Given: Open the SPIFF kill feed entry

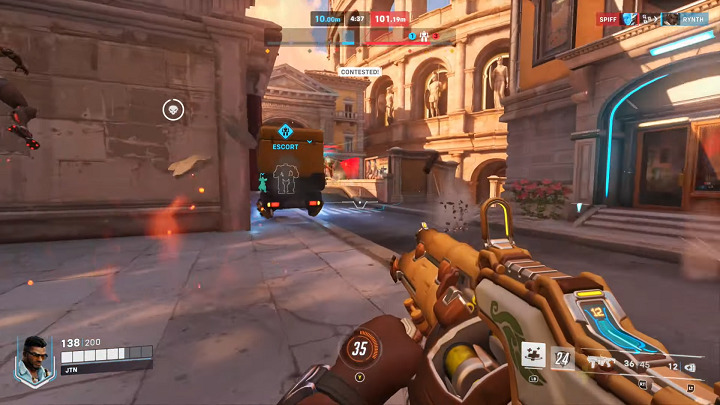Looking at the screenshot, I should pyautogui.click(x=608, y=19).
